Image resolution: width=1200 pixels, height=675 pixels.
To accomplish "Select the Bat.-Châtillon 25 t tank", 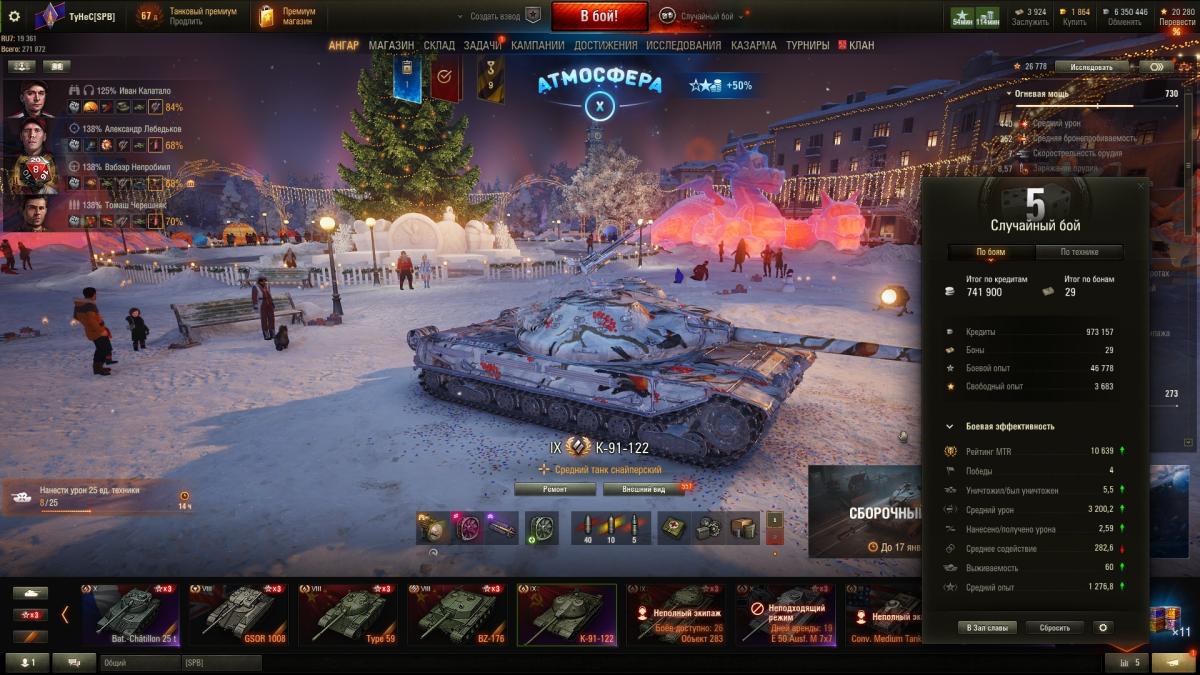I will point(131,614).
